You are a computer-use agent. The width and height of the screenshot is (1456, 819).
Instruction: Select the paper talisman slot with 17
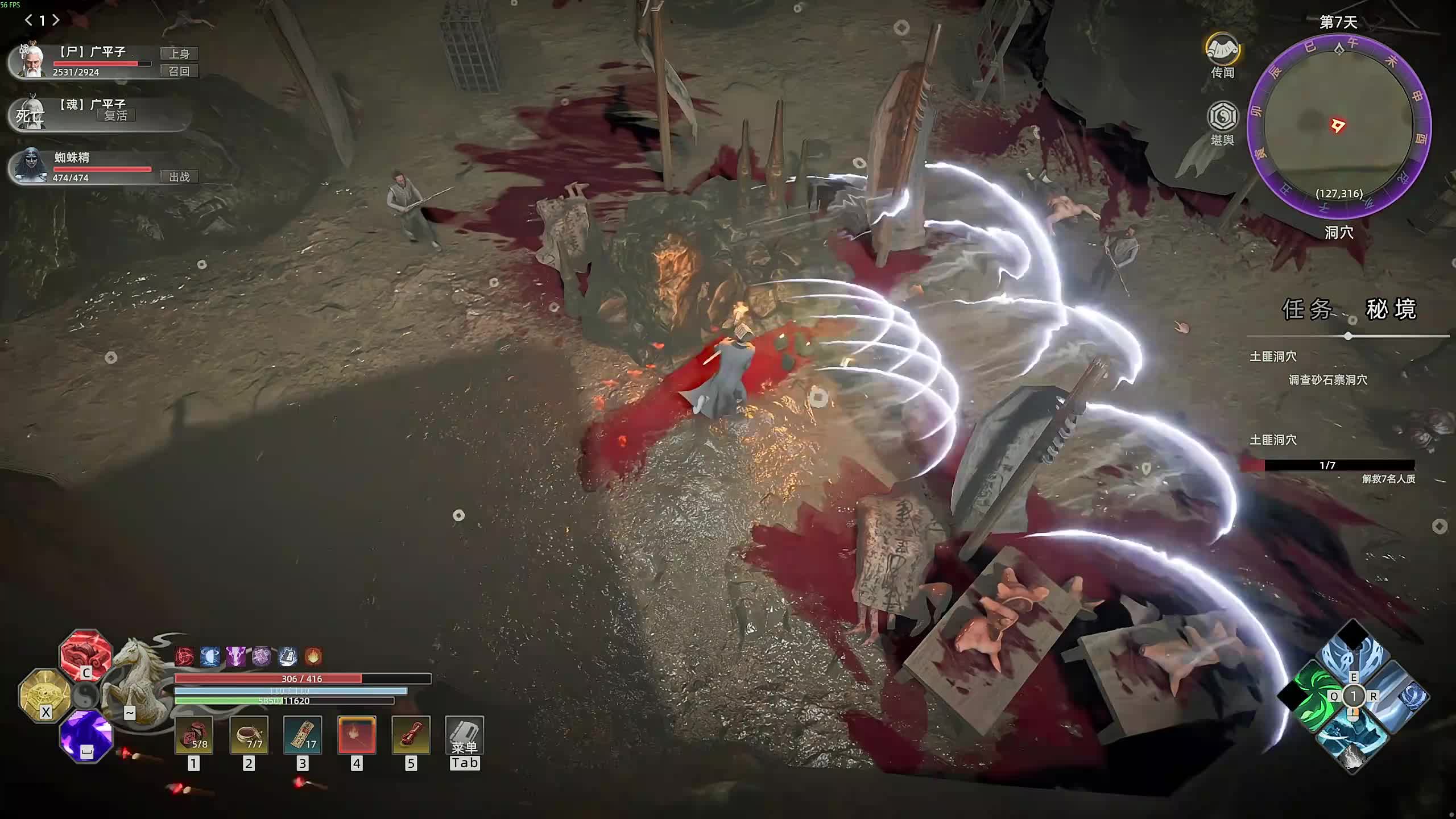[x=303, y=735]
